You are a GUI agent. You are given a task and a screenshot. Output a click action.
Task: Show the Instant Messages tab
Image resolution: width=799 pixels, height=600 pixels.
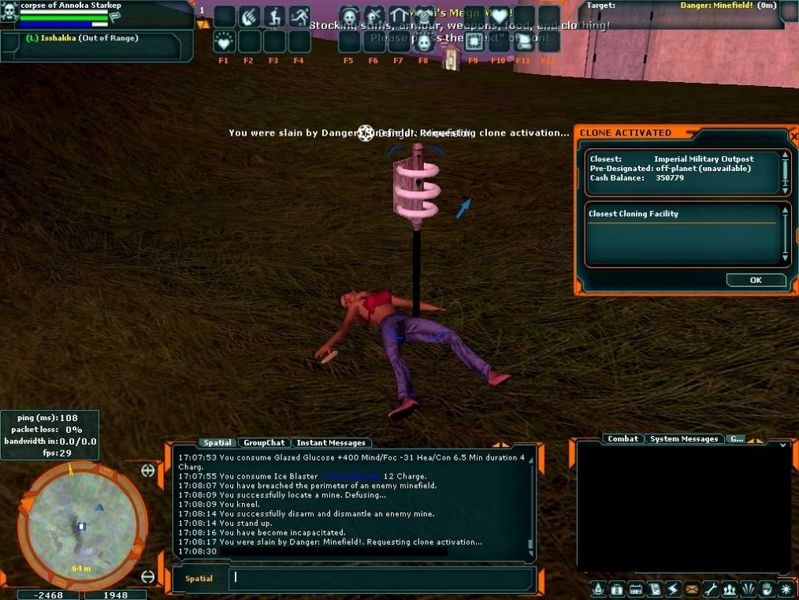click(x=330, y=443)
